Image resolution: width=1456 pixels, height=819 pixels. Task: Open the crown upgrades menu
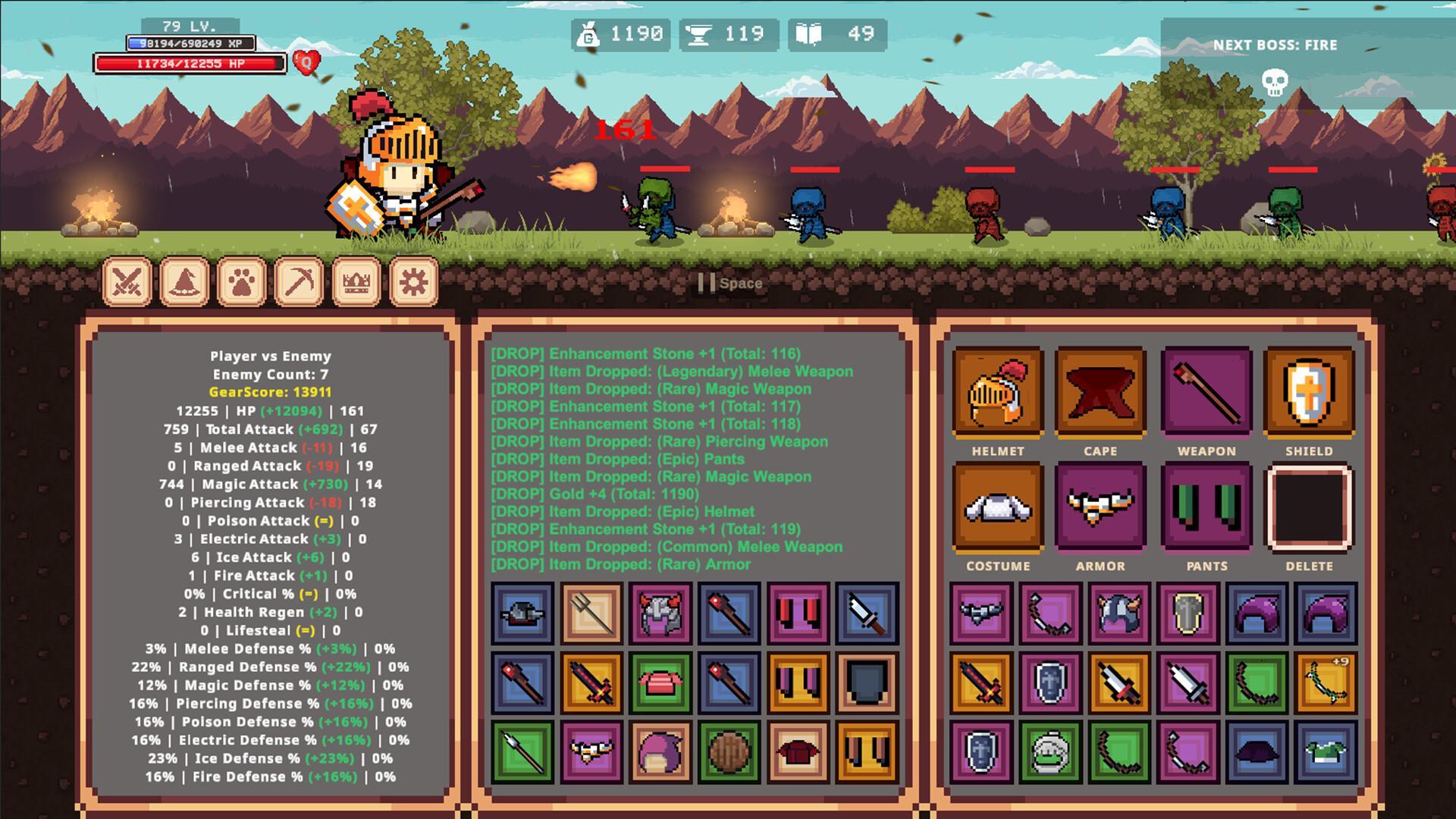(x=355, y=281)
